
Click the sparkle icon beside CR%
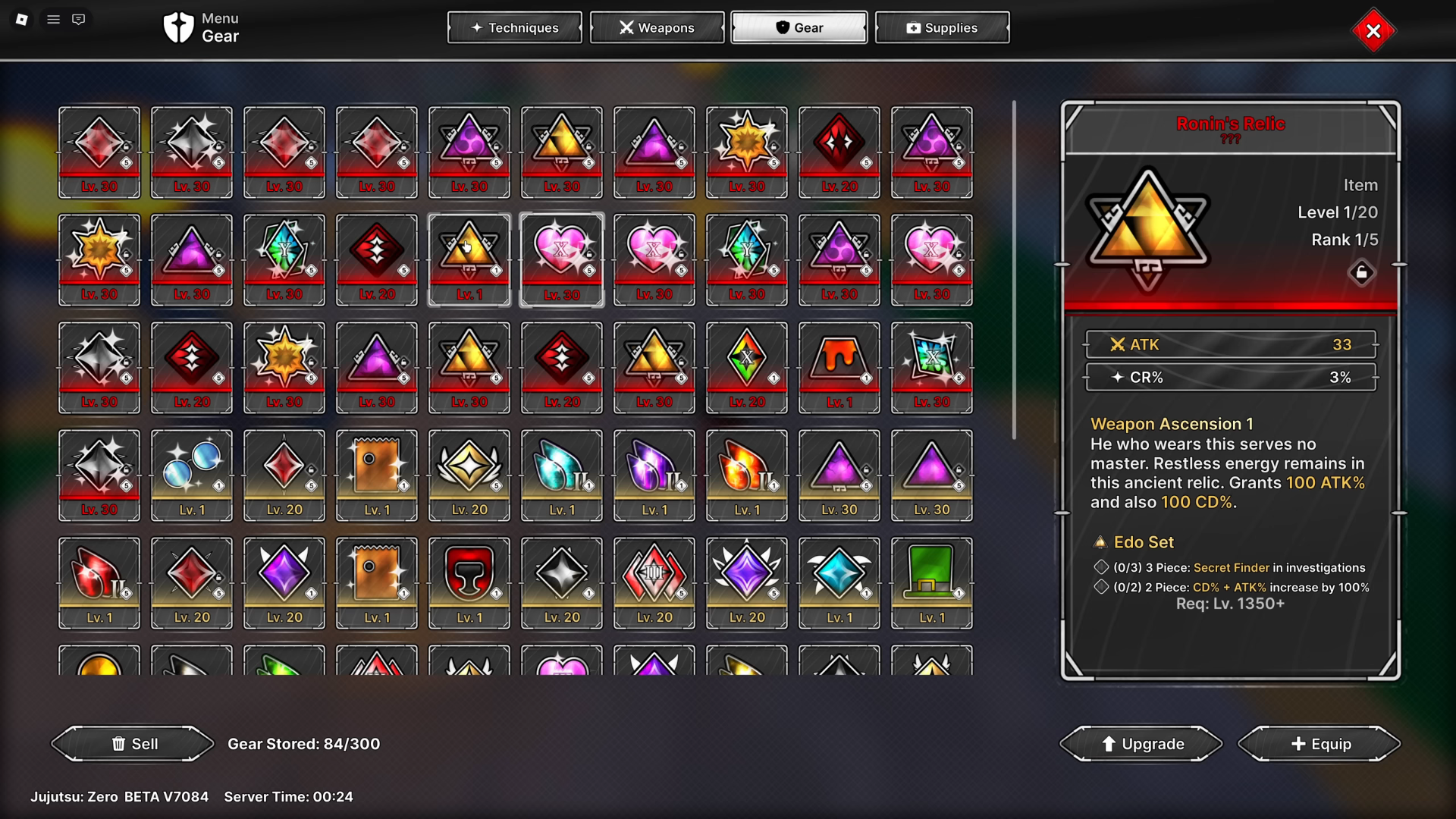(1119, 377)
